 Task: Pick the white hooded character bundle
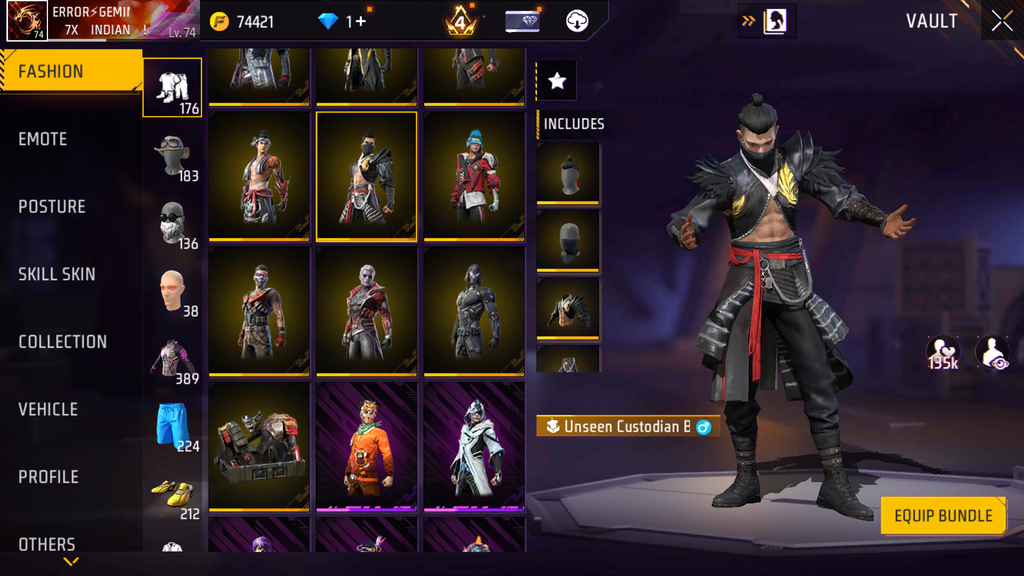(474, 446)
